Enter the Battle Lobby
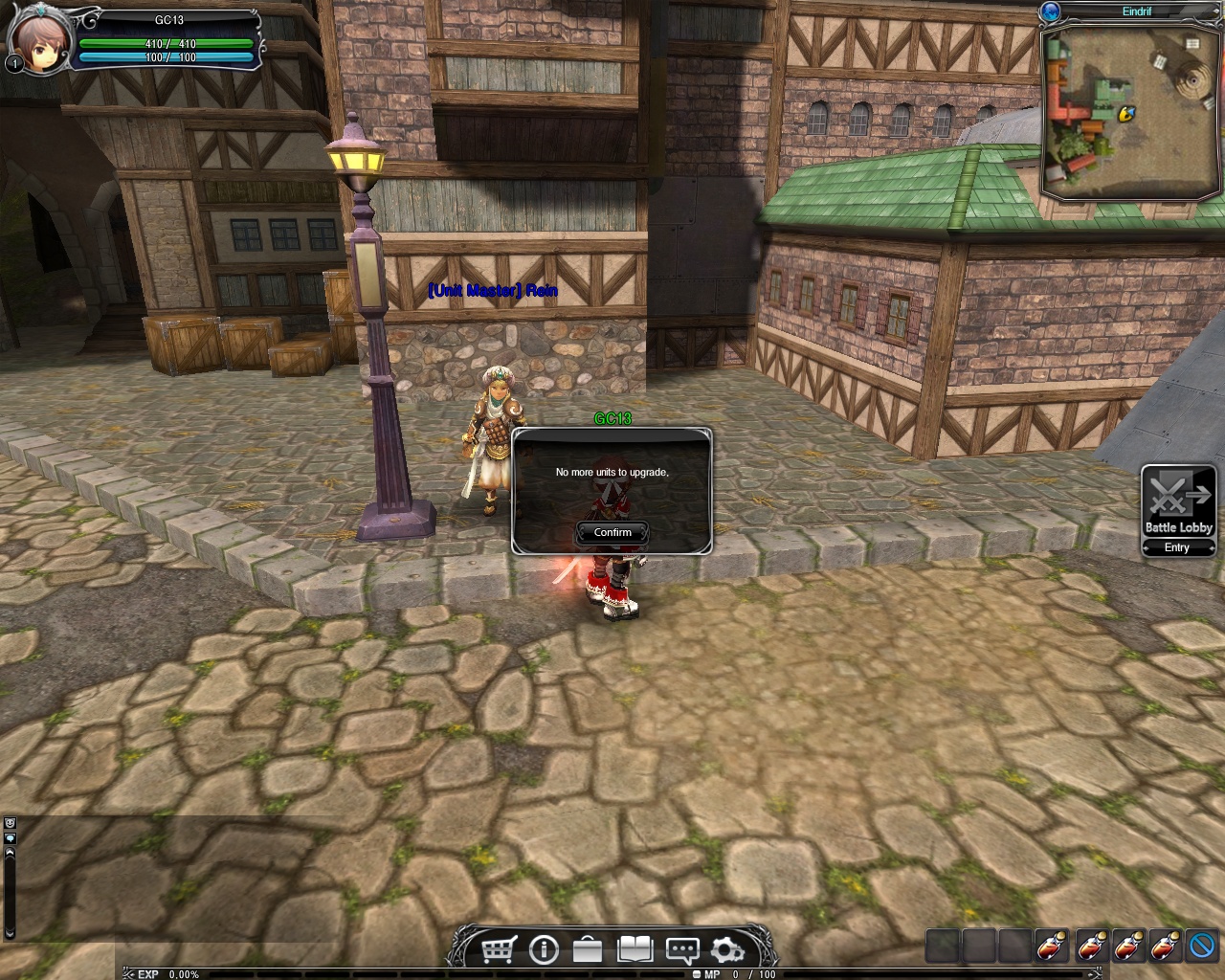1225x980 pixels. point(1177,547)
